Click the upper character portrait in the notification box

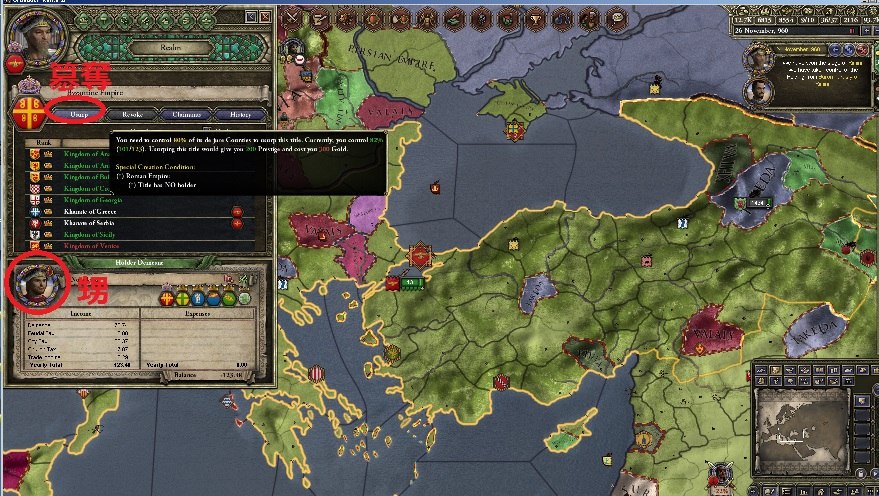[x=759, y=60]
